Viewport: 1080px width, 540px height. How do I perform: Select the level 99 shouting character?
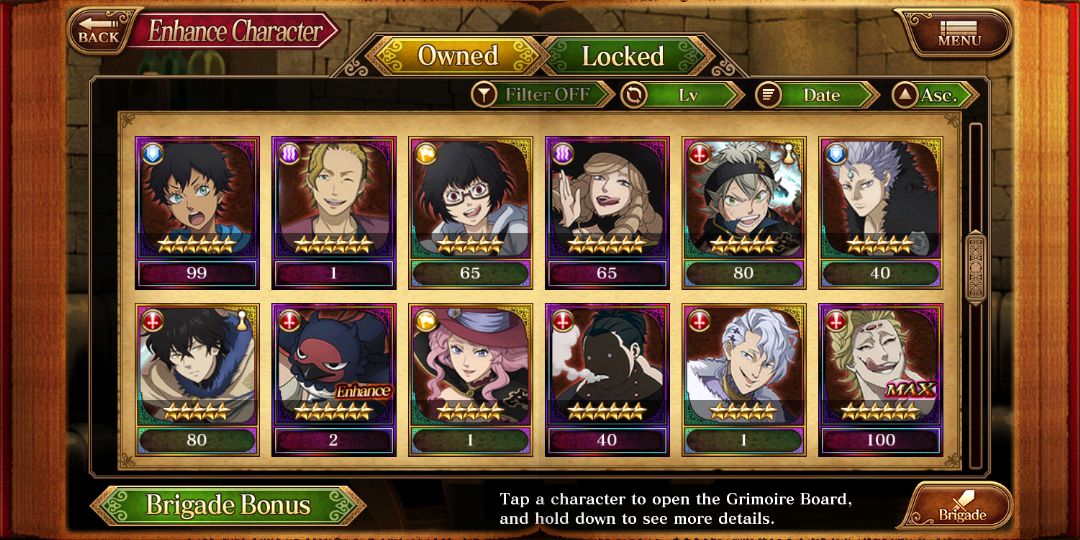pos(197,213)
